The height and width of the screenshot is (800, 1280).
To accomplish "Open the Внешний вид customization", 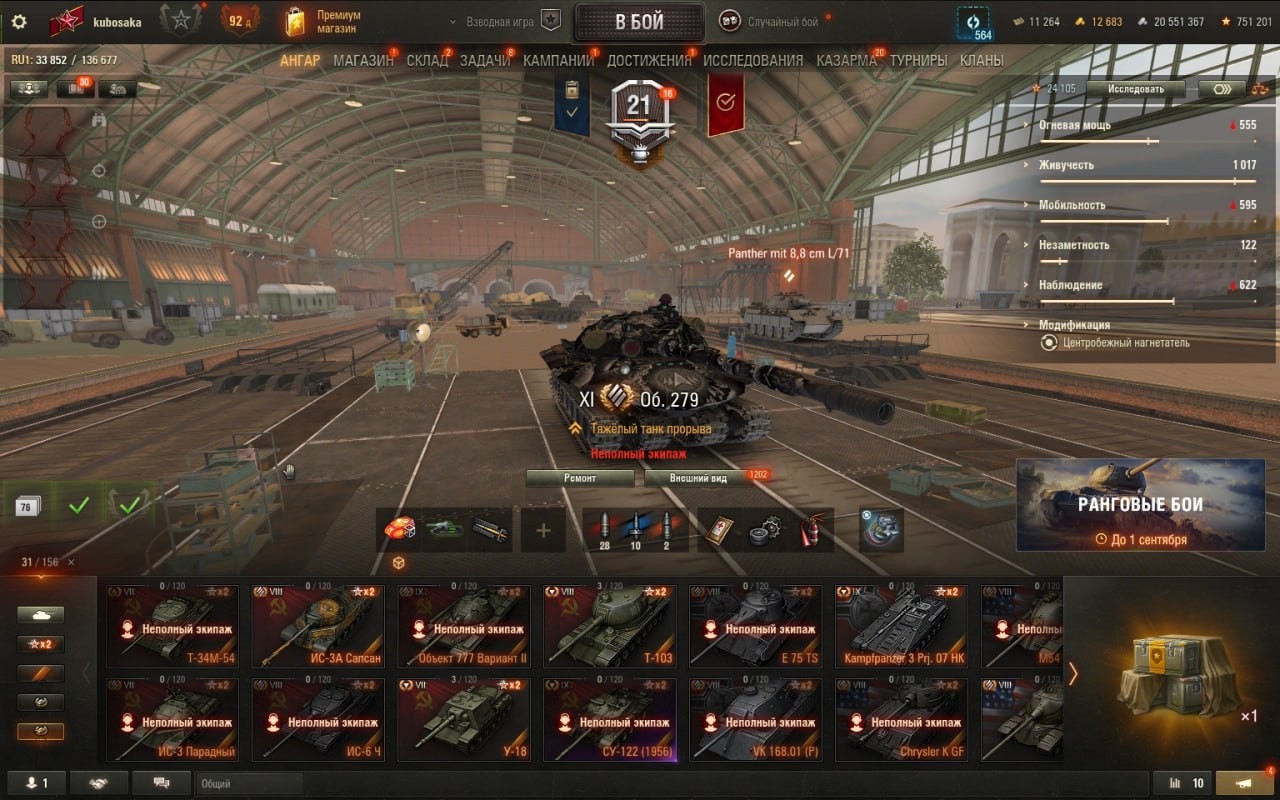I will click(700, 478).
